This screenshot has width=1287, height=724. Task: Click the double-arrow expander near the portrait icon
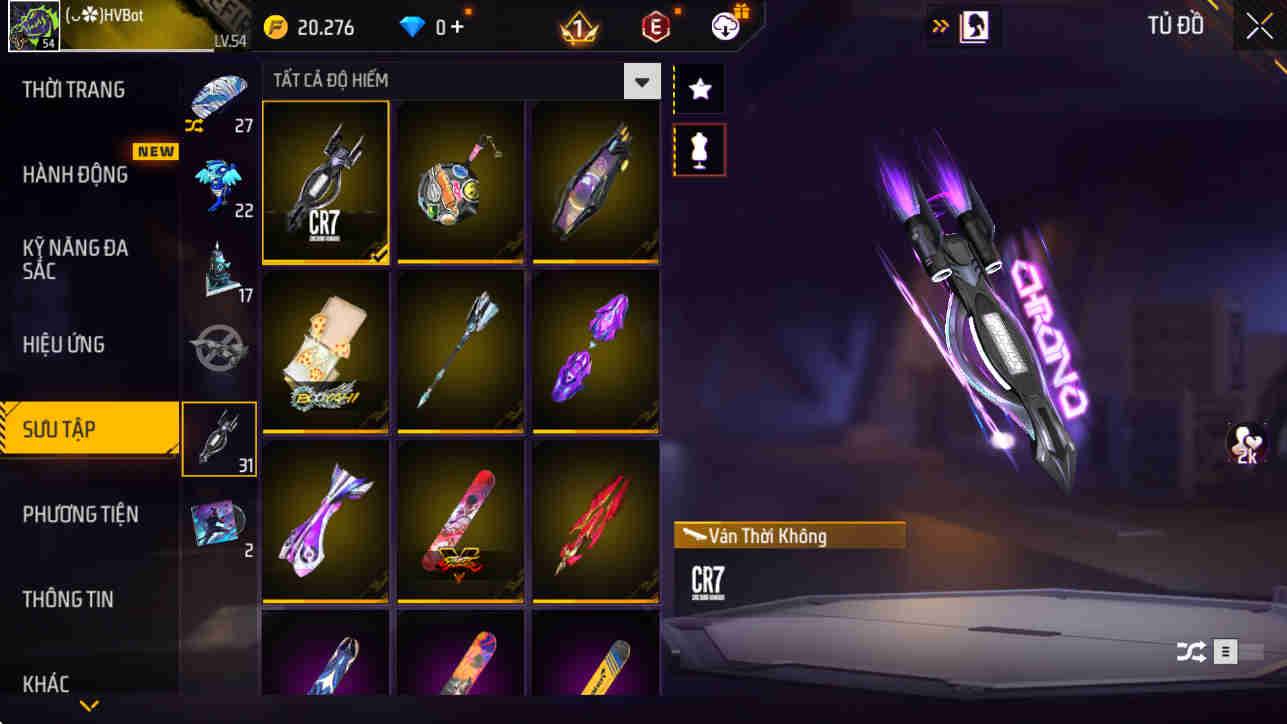tap(938, 25)
